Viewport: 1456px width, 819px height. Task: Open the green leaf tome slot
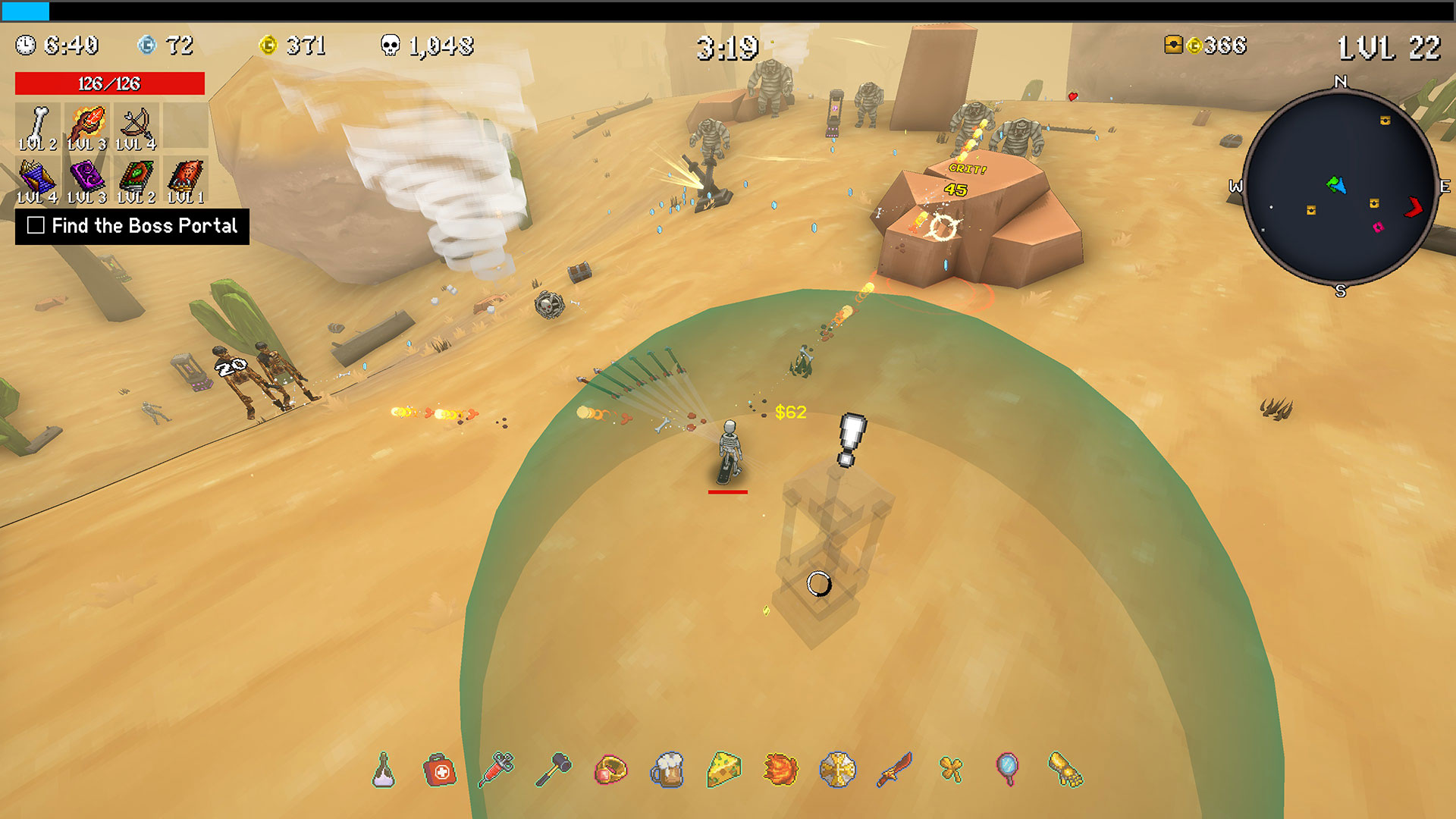coord(136,180)
